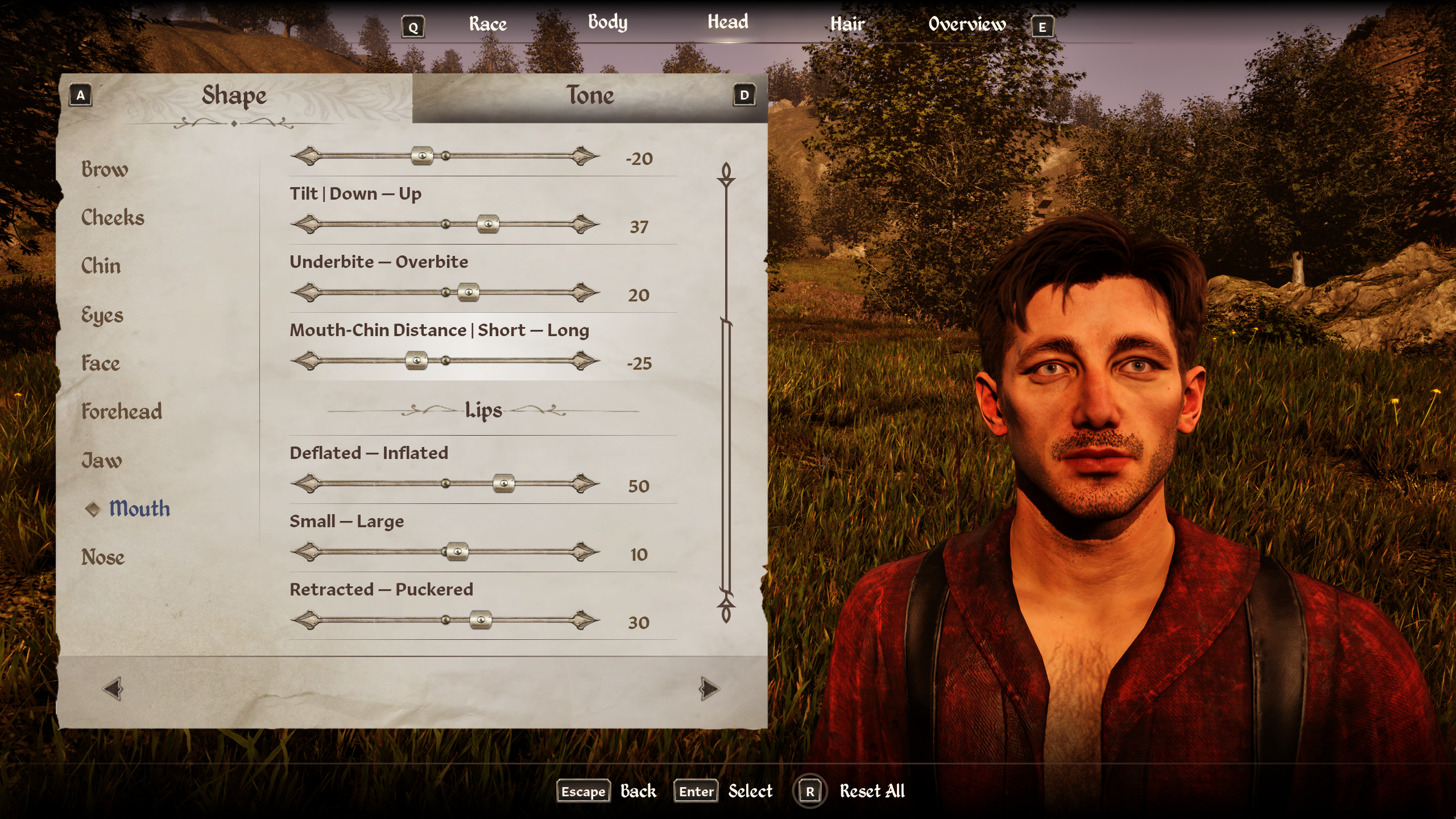Select Eyes in the feature list
The width and height of the screenshot is (1456, 819).
pyautogui.click(x=102, y=315)
